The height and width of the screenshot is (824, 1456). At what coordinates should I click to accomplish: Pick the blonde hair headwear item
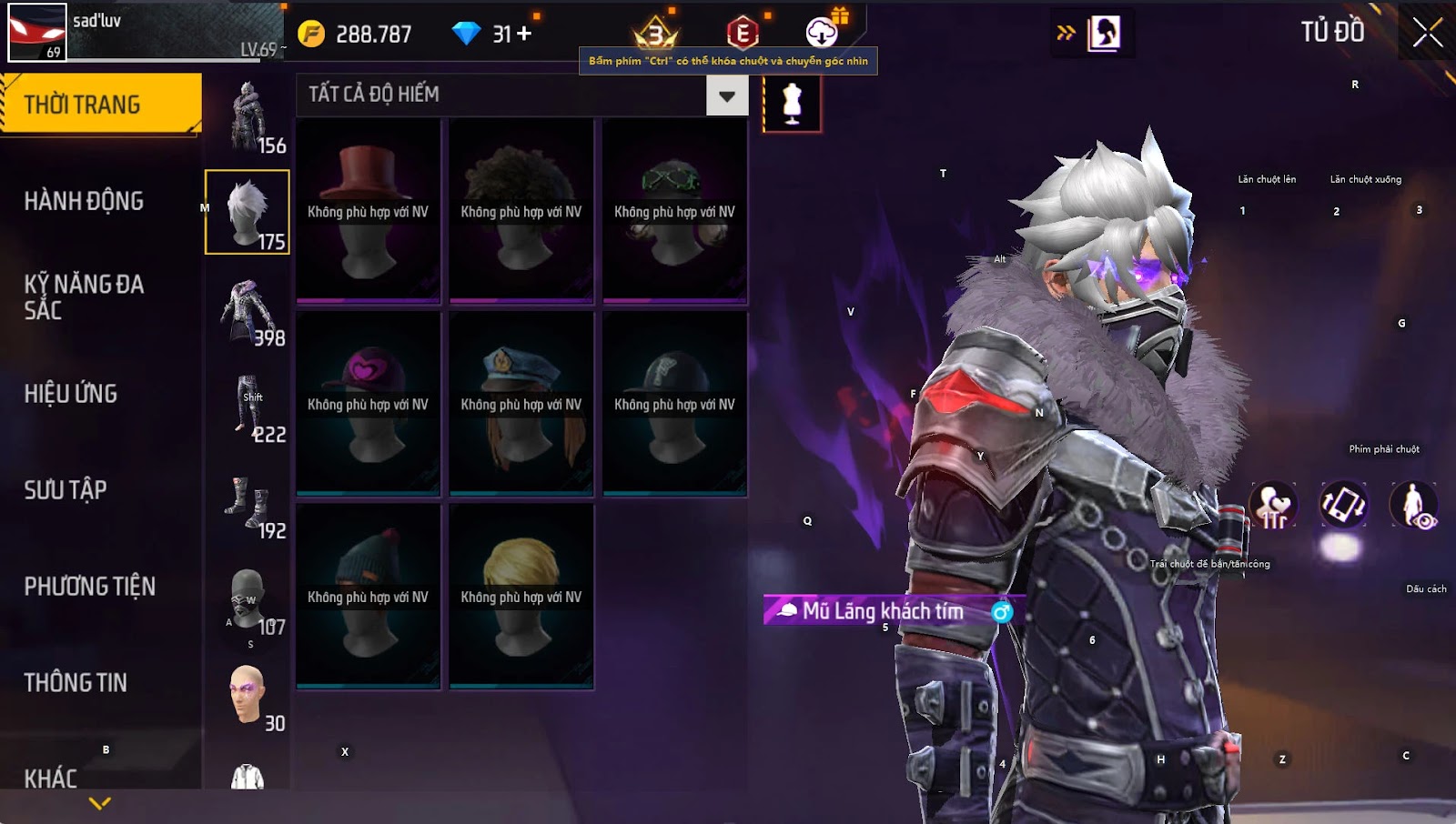point(521,597)
